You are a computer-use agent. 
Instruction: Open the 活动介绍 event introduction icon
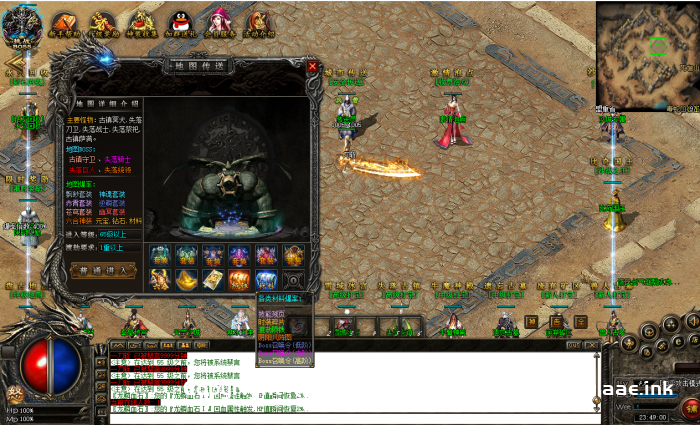point(258,22)
